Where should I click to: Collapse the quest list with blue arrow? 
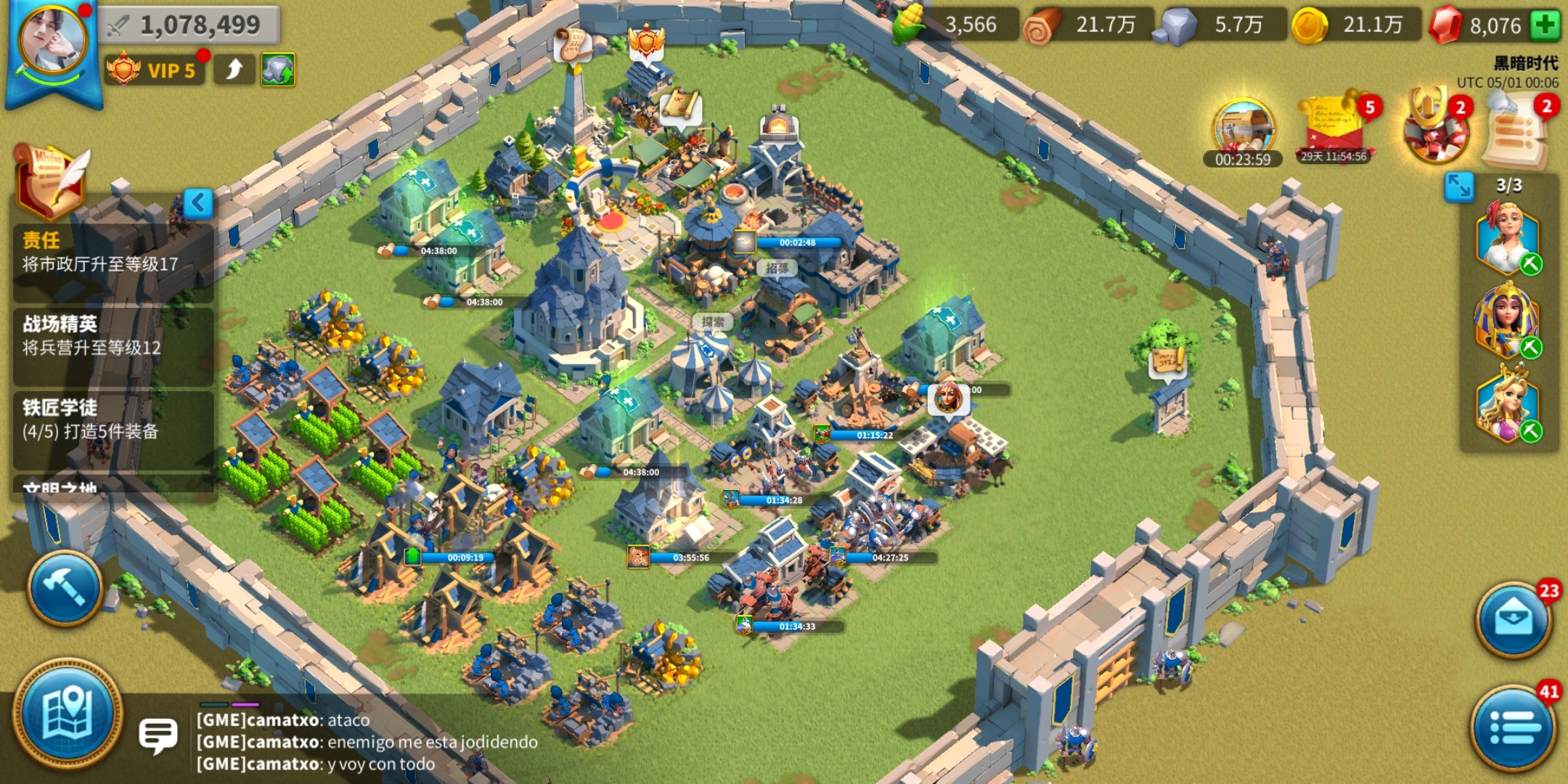tap(198, 203)
